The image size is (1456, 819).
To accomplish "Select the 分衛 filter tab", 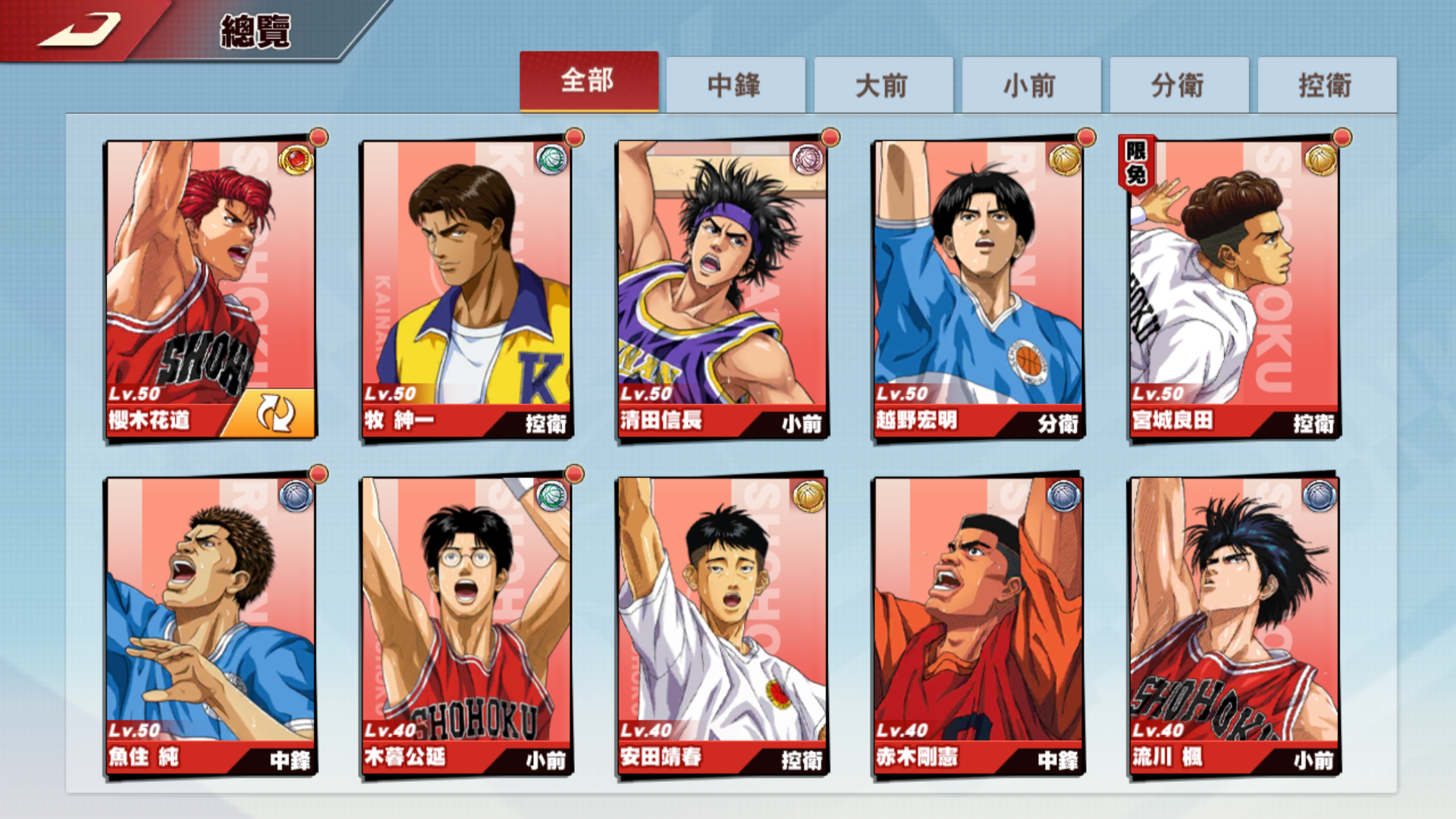I will [x=1178, y=86].
